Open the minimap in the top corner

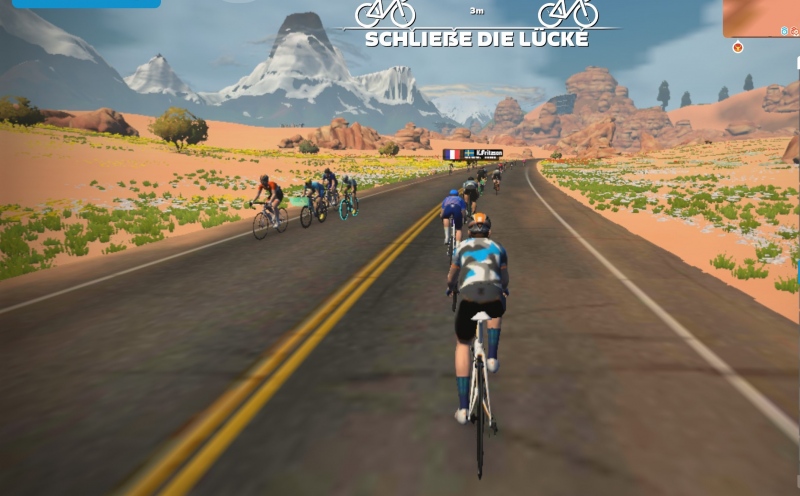tap(760, 17)
